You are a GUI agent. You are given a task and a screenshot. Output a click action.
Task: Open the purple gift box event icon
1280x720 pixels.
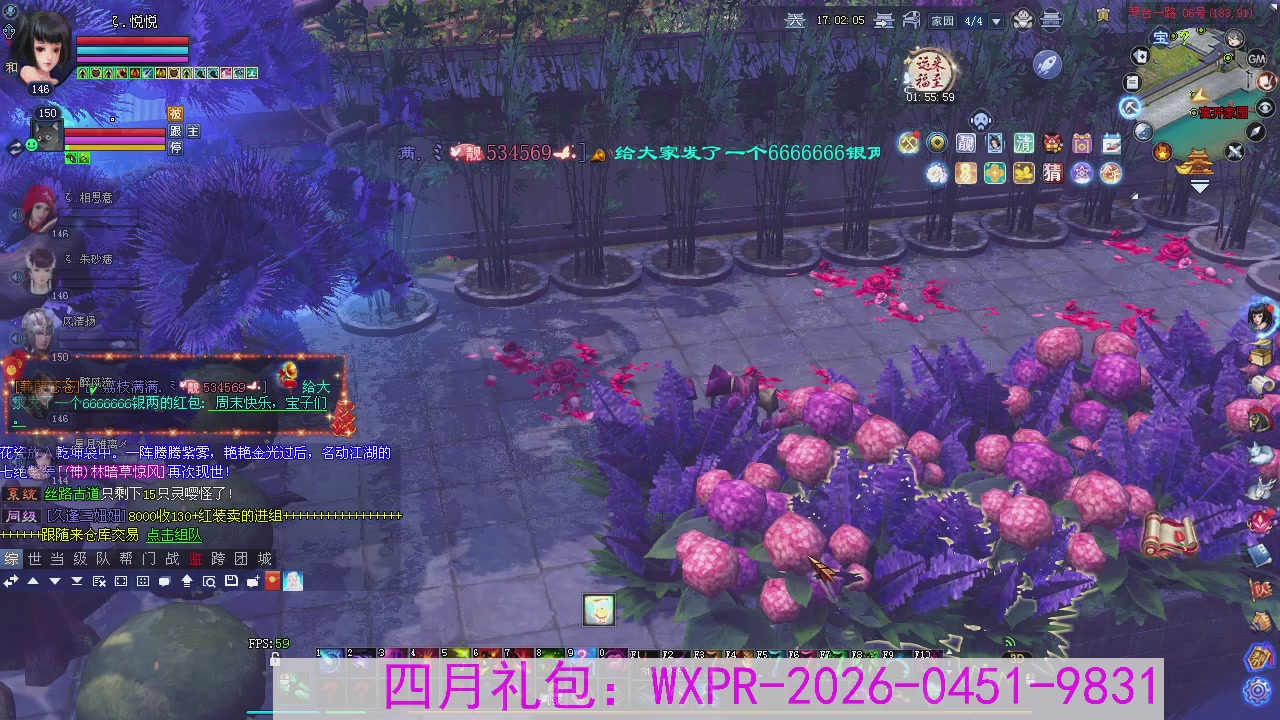[1081, 144]
